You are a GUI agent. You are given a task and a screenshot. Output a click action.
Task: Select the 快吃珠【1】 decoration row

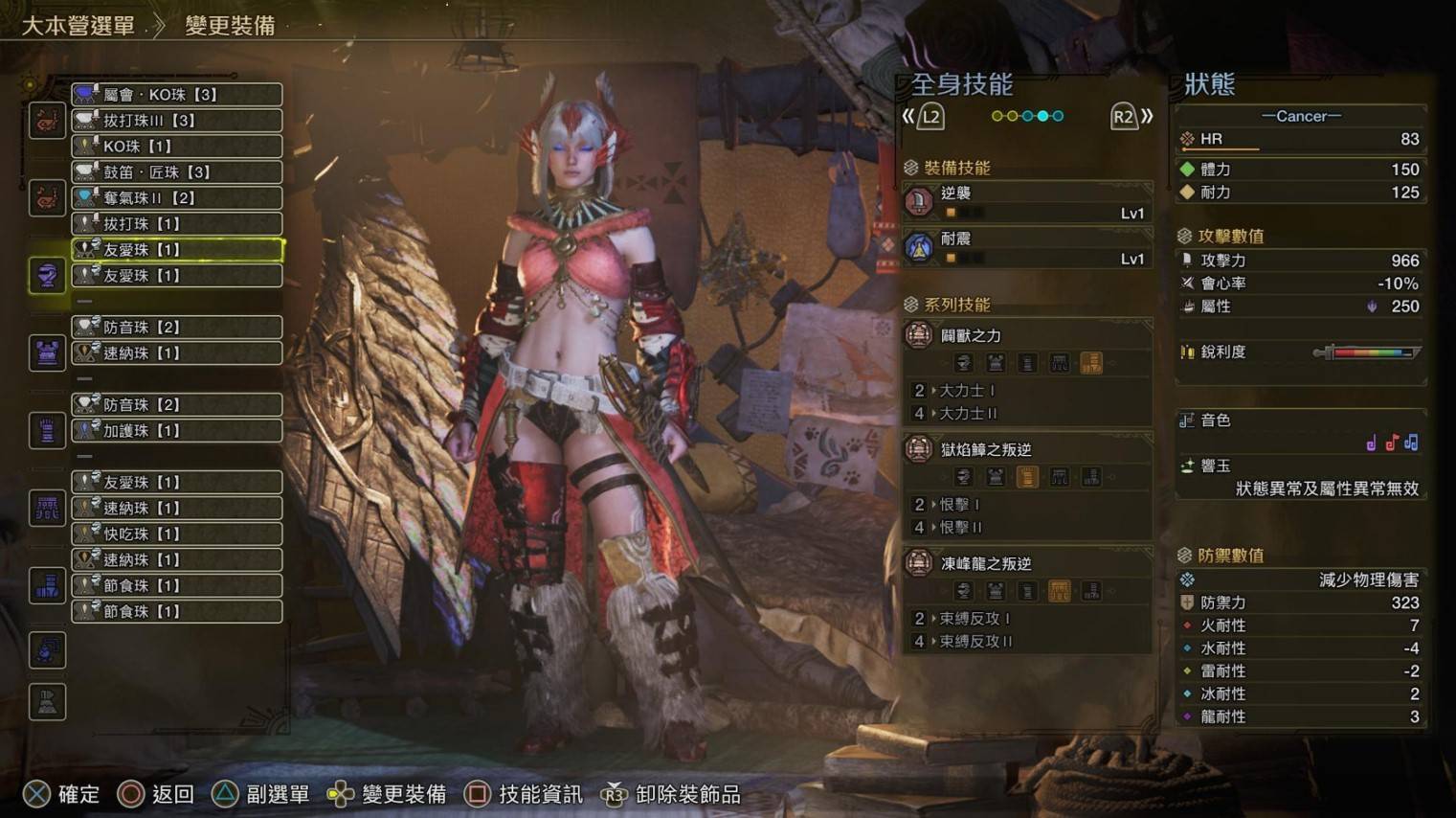[x=177, y=534]
